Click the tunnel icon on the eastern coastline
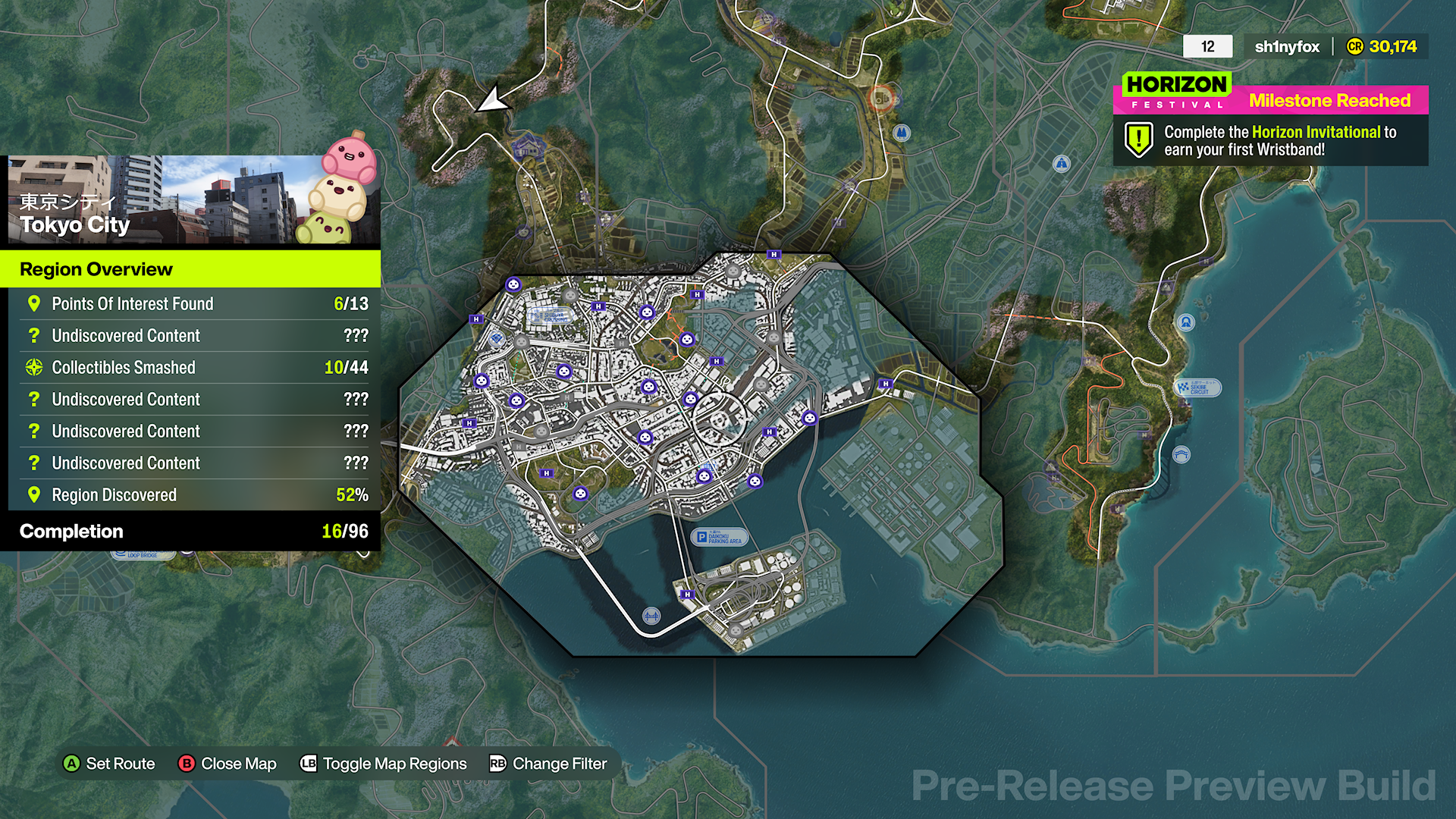 (x=1186, y=322)
